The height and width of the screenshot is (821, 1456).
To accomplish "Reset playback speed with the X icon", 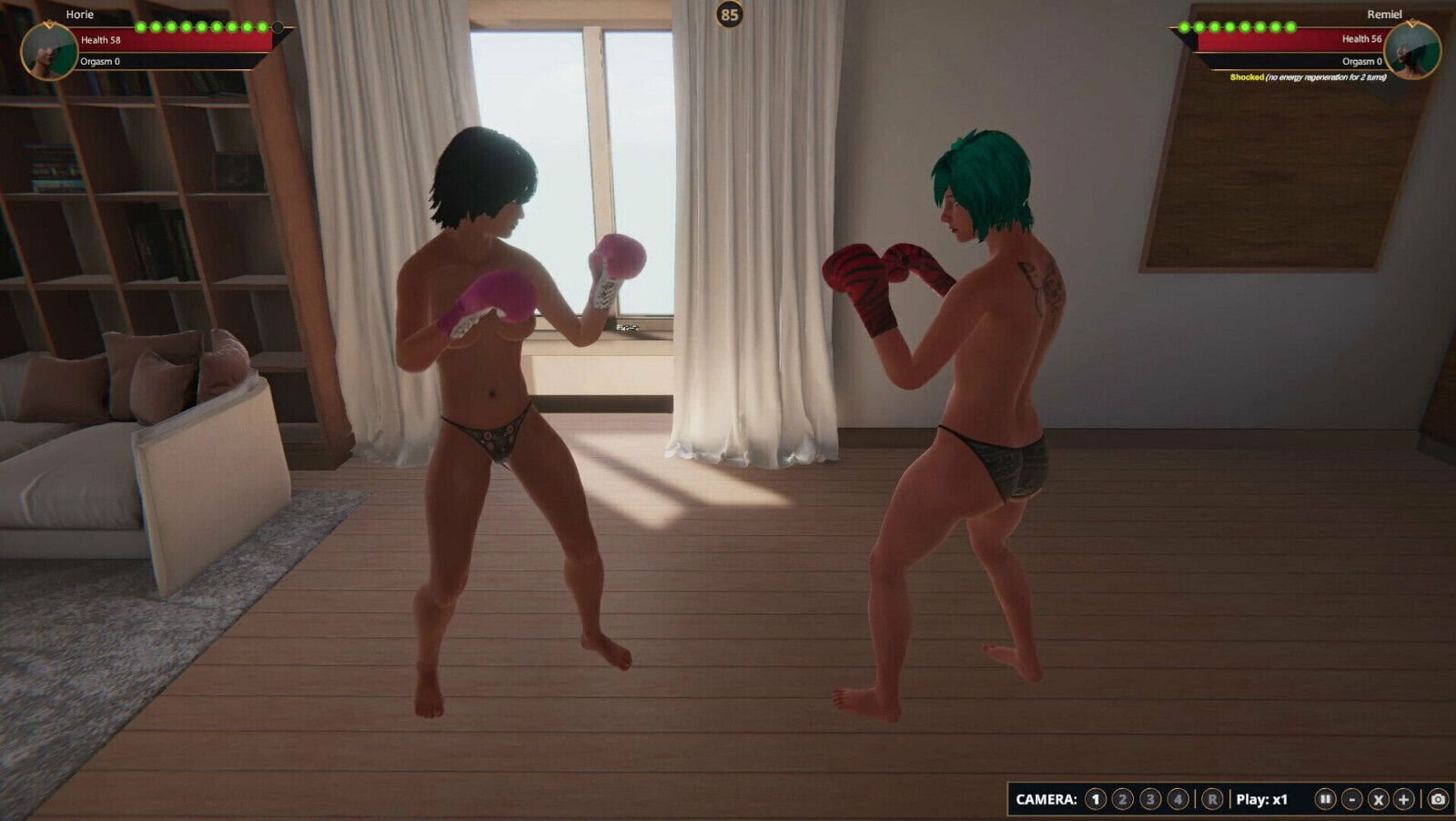I will pos(1378,799).
